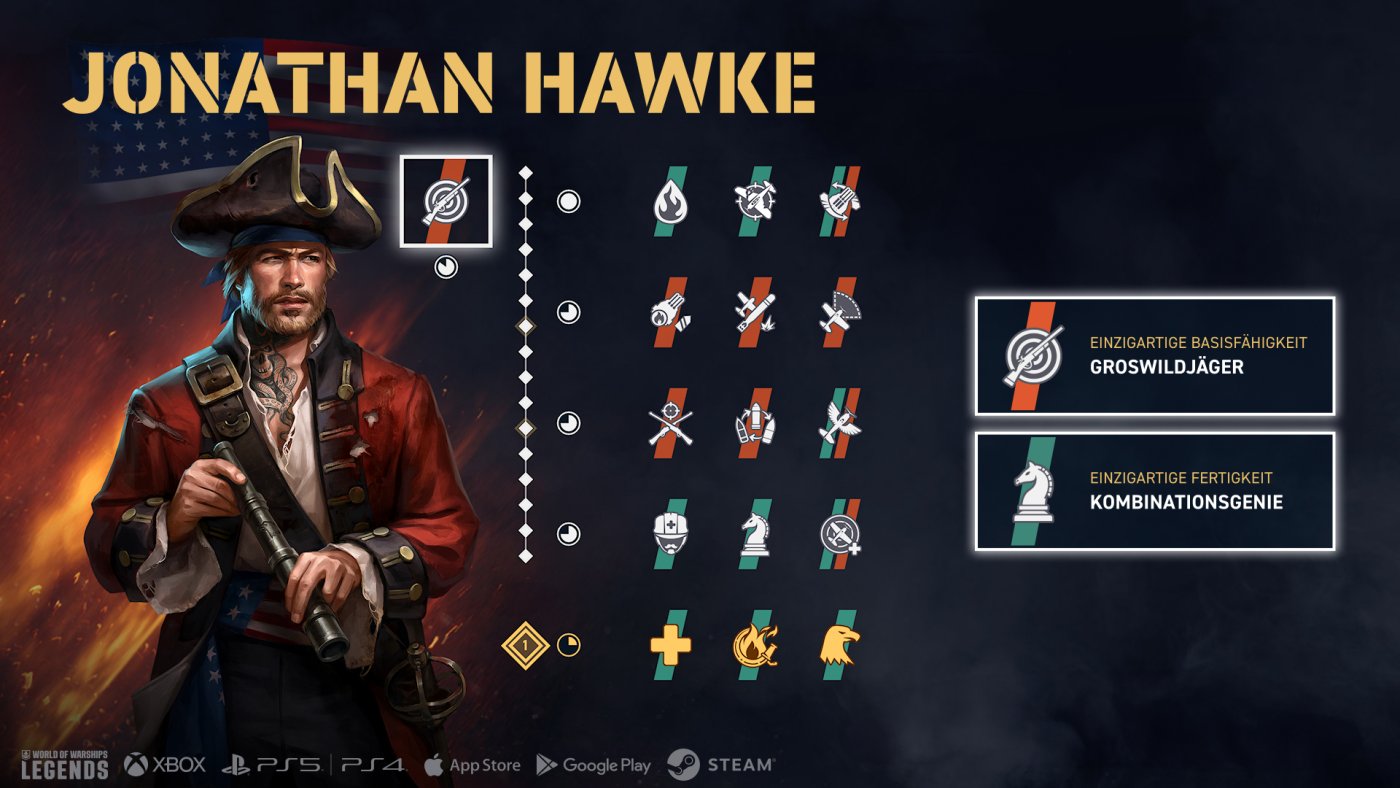Viewport: 1400px width, 788px height.
Task: Activate the golden flame skill icon
Action: (x=755, y=645)
